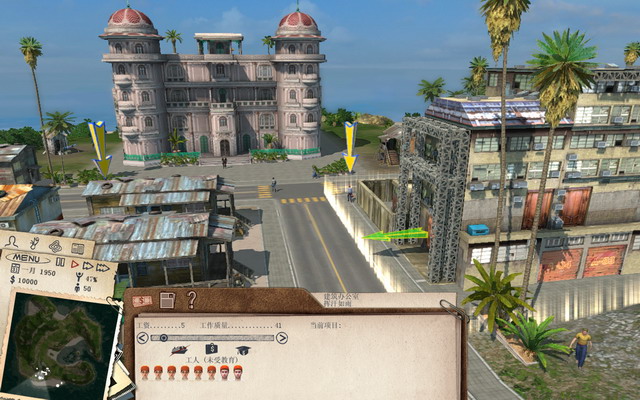Open the almanac book tab

click(77, 248)
